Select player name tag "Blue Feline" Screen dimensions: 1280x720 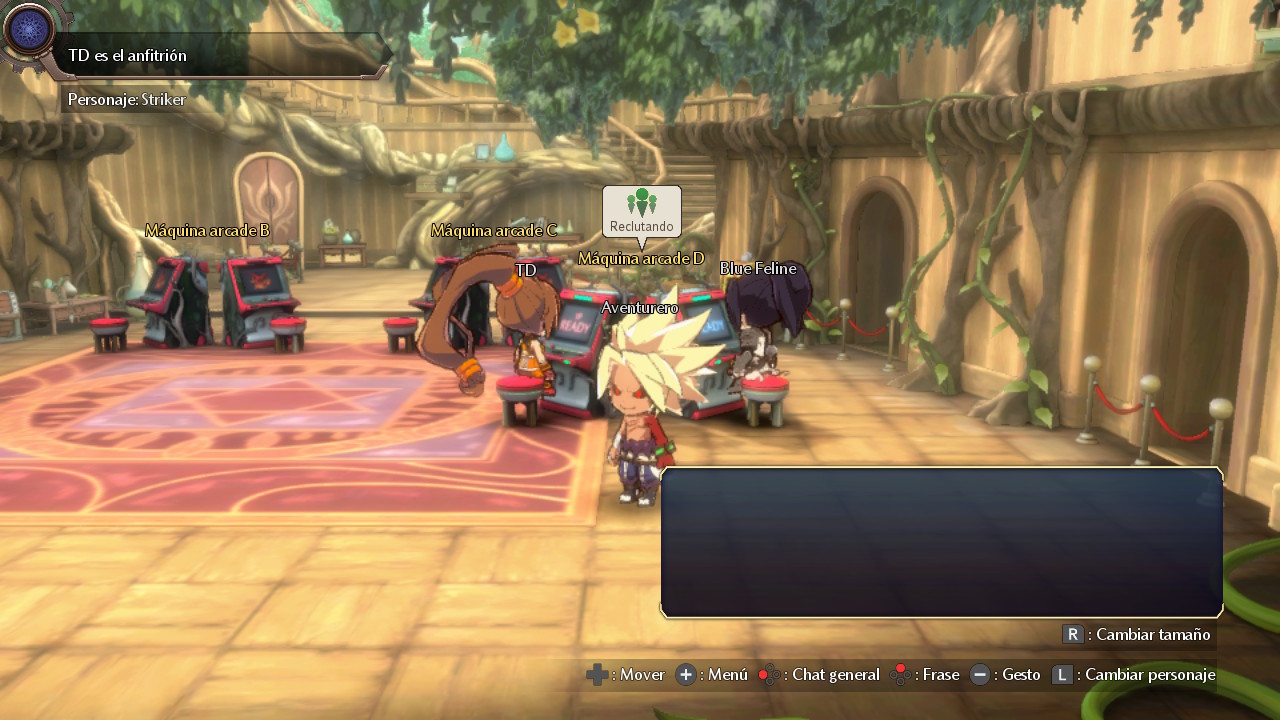(x=758, y=268)
